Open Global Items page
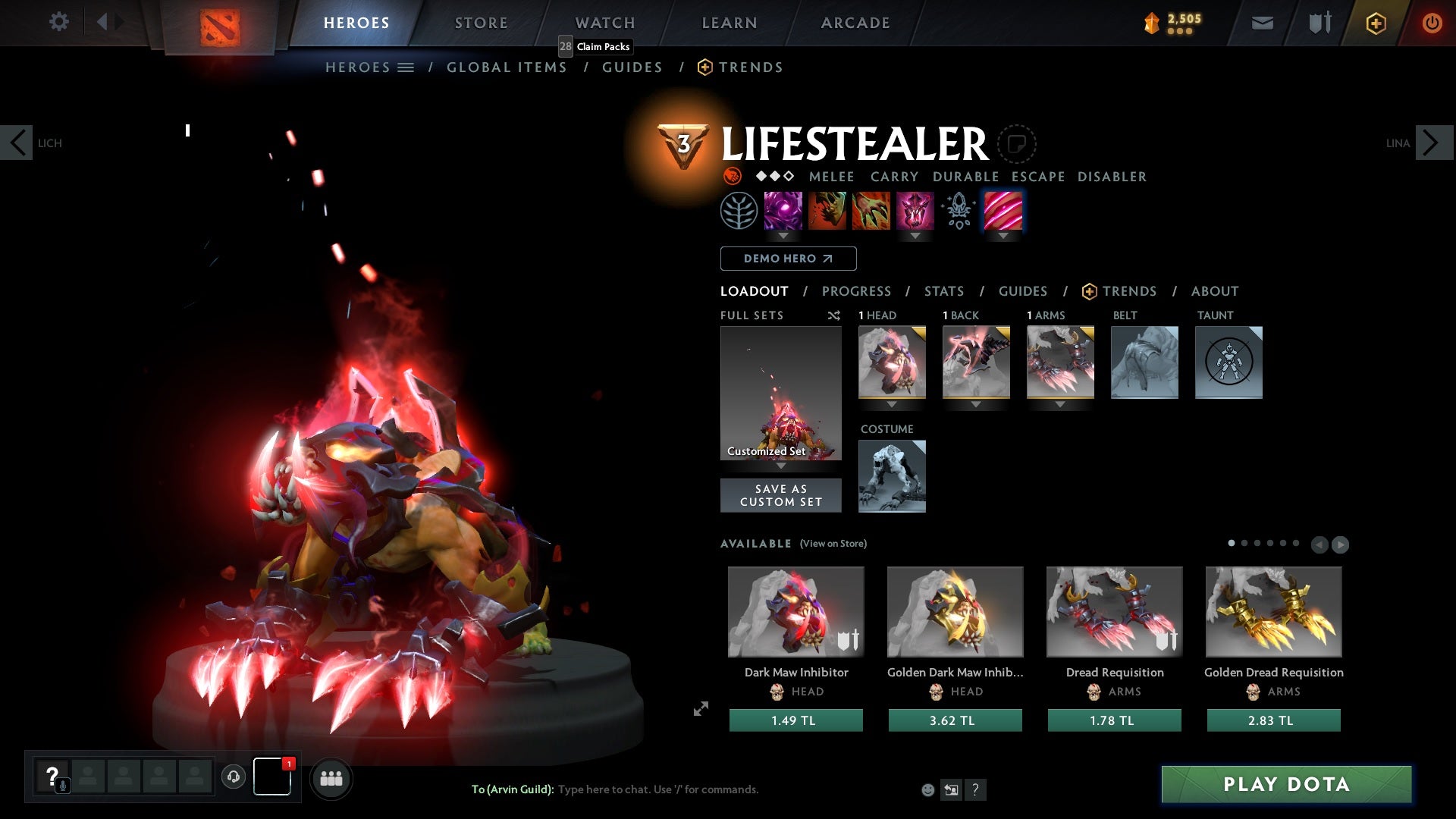This screenshot has width=1456, height=819. [x=507, y=67]
